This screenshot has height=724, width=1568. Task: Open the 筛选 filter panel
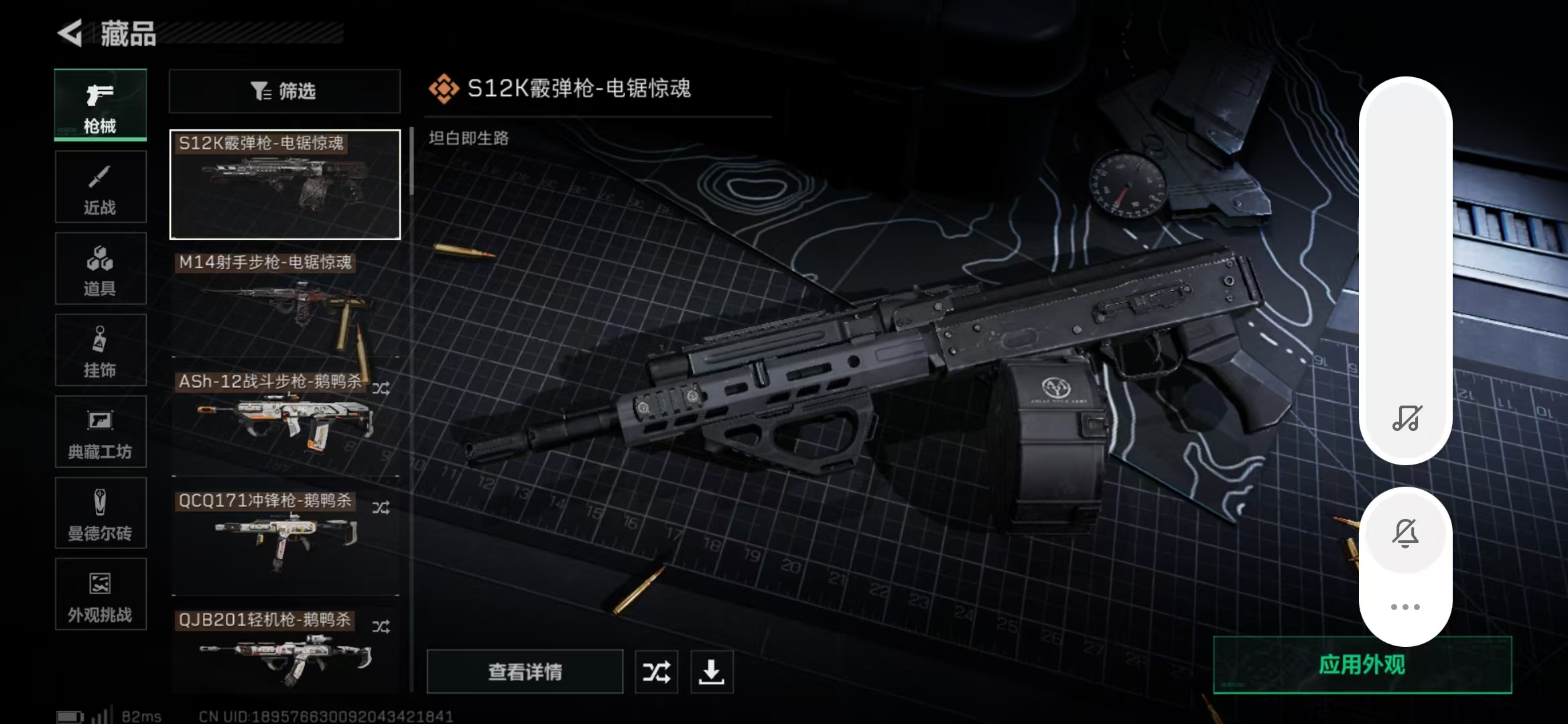click(x=284, y=91)
